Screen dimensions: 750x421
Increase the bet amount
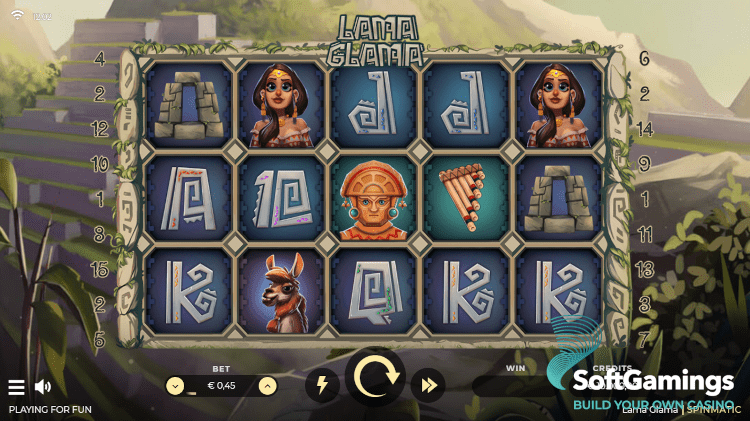click(x=268, y=385)
